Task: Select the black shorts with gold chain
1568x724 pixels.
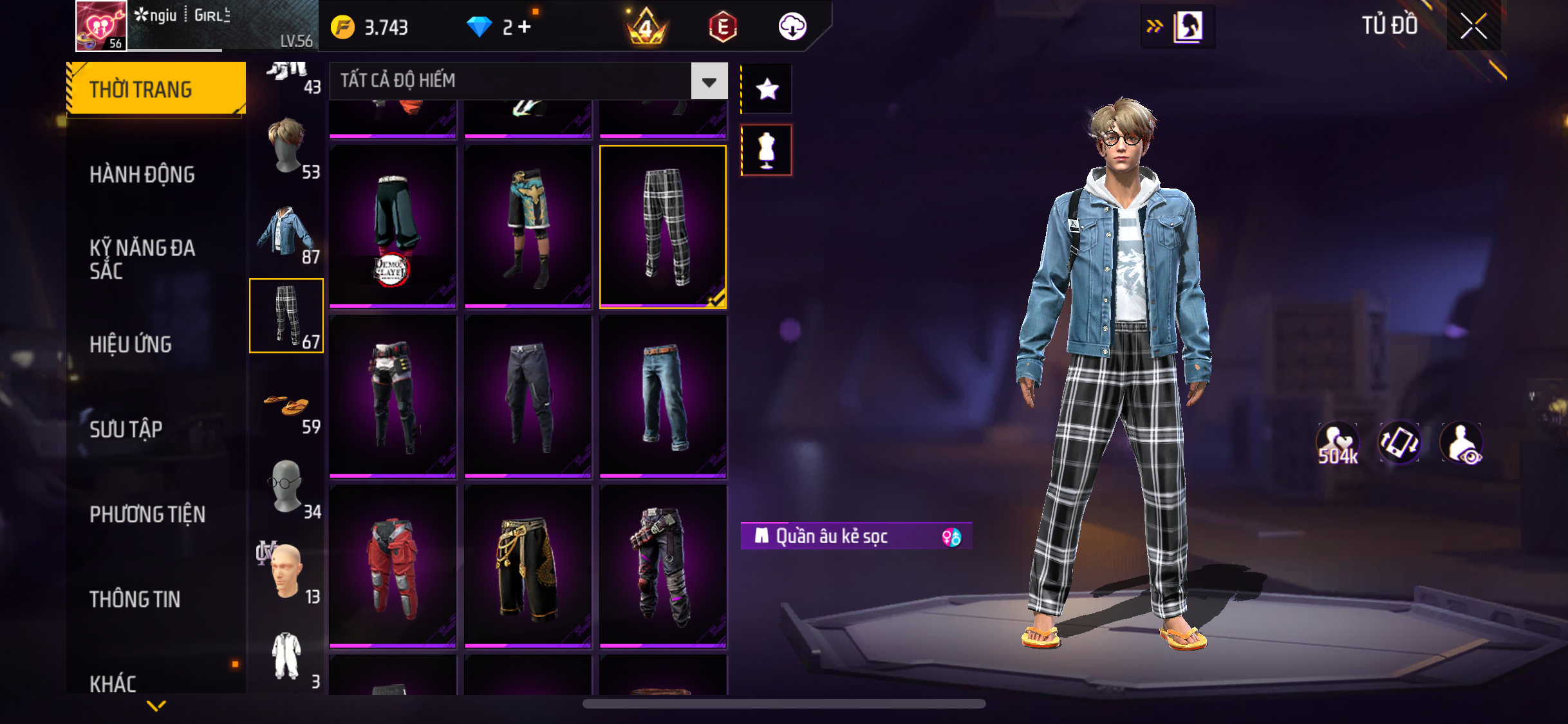Action: (x=528, y=566)
